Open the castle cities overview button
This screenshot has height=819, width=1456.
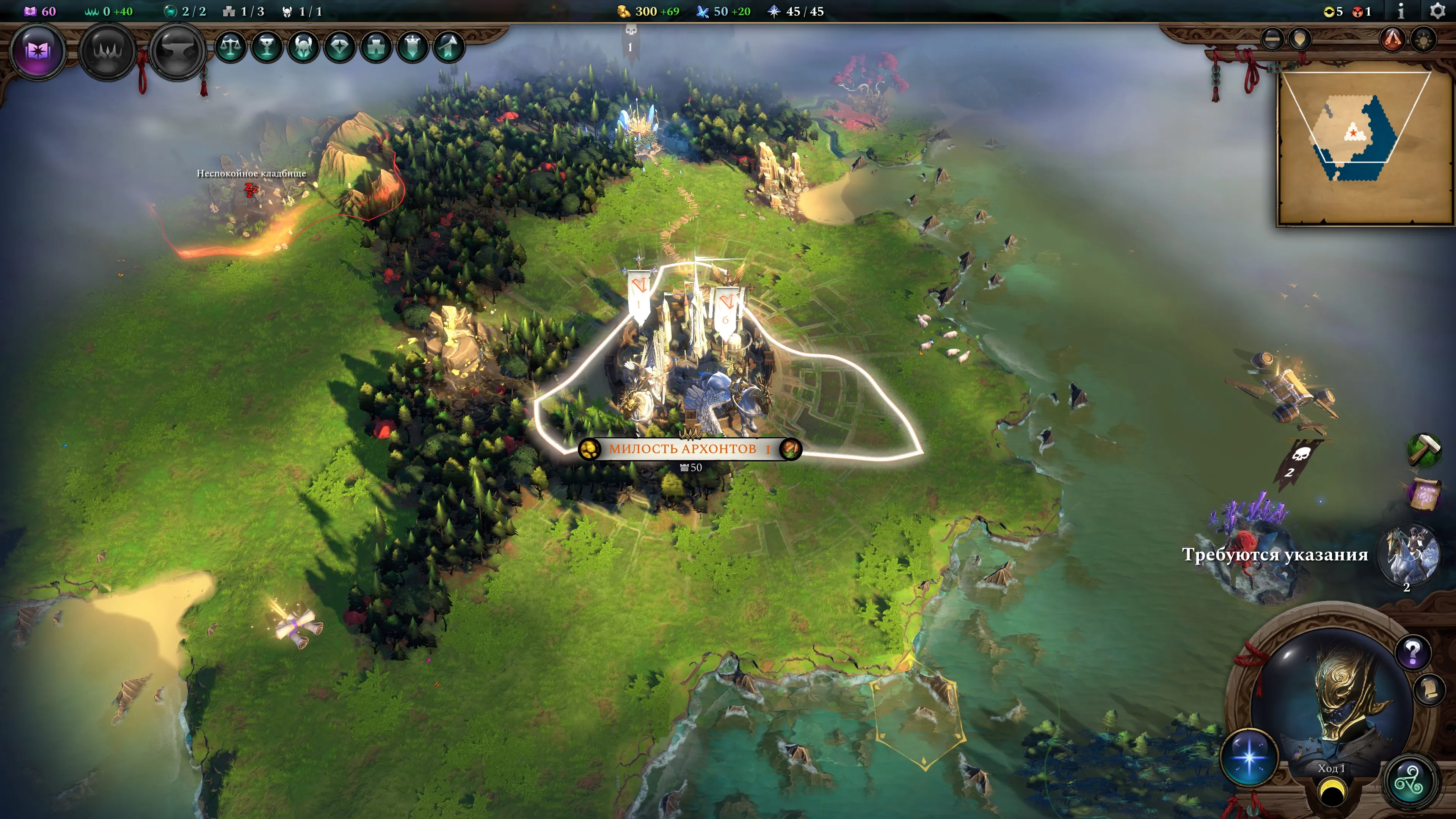[377, 47]
